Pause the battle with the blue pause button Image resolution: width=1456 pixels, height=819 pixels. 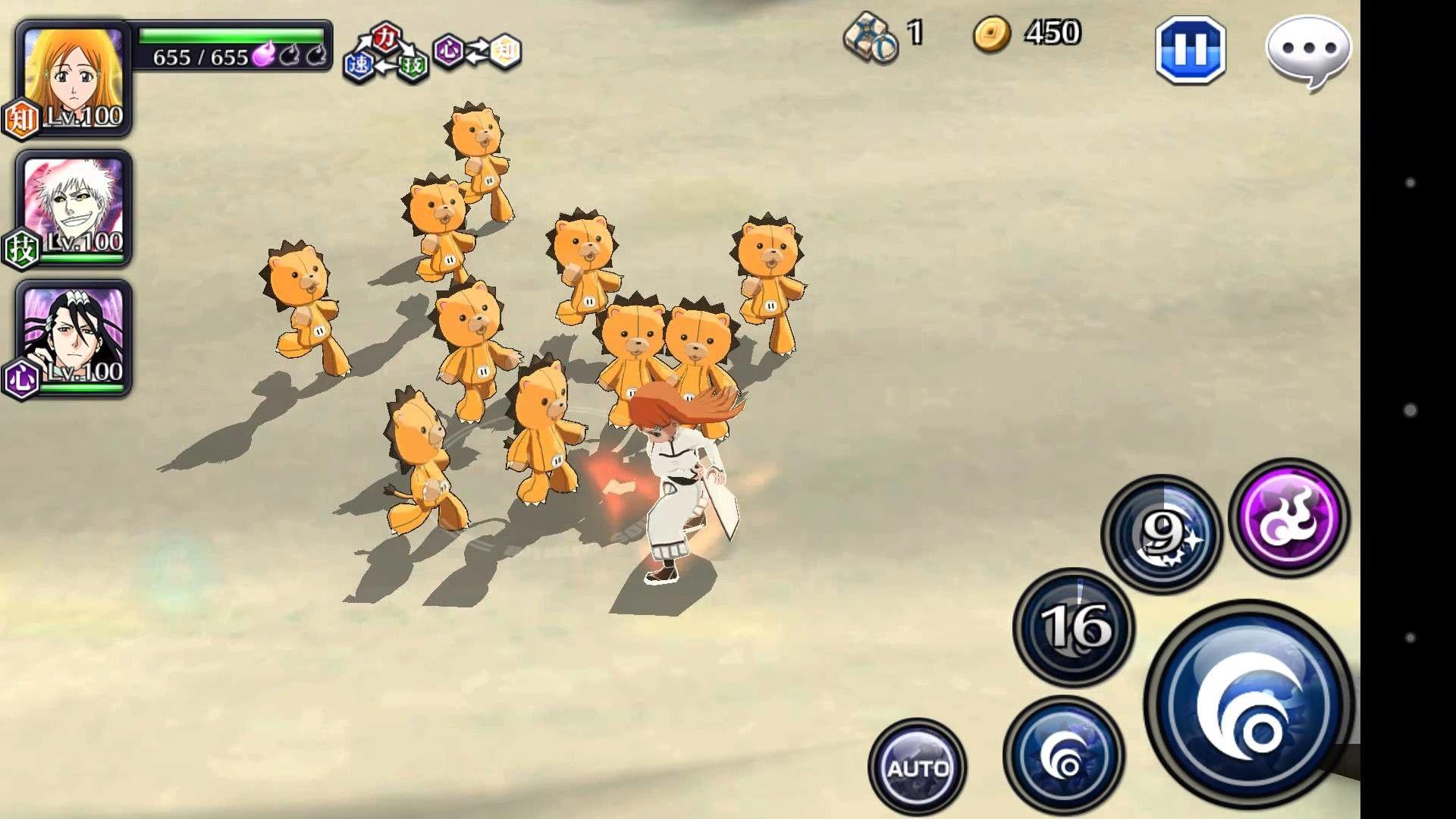click(x=1190, y=50)
